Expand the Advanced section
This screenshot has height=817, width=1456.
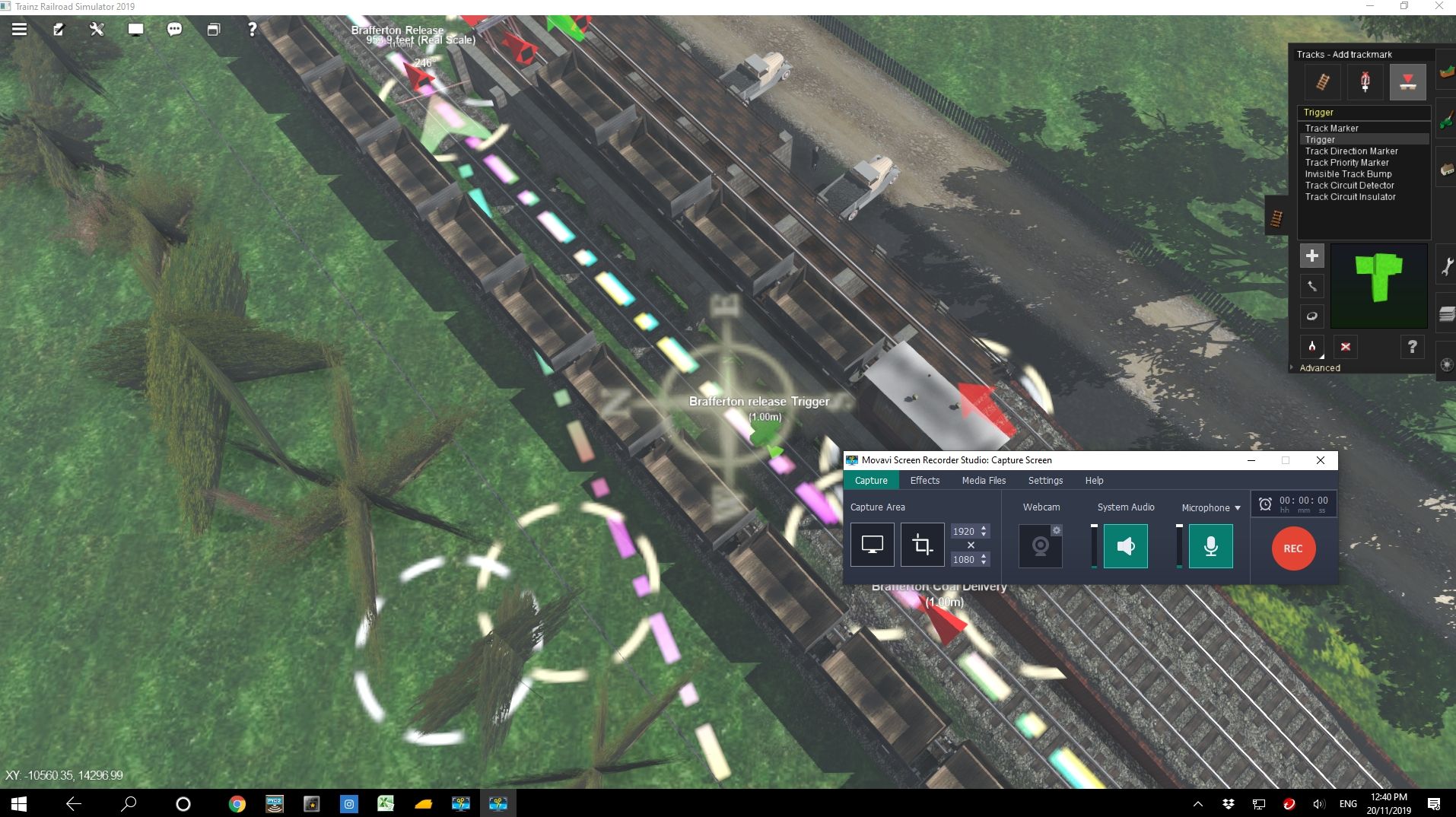tap(1319, 368)
